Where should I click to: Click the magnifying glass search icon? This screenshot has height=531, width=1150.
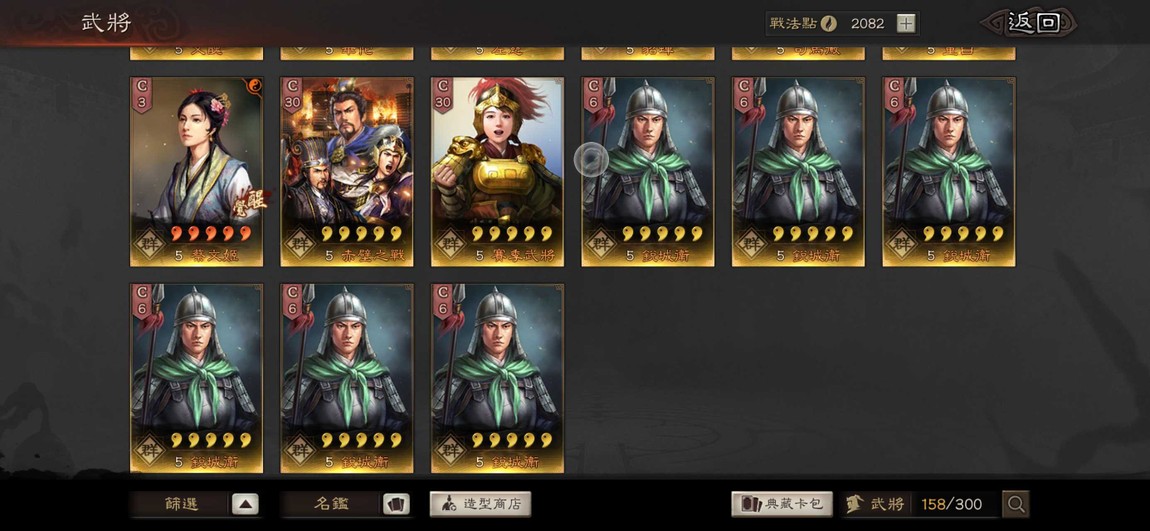(1016, 504)
